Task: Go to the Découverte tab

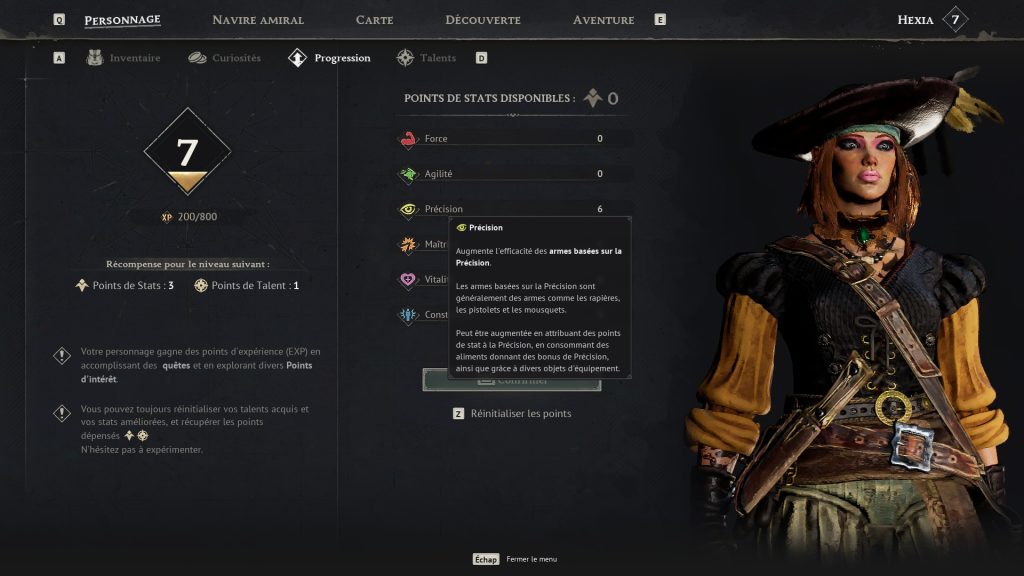Action: click(x=482, y=20)
